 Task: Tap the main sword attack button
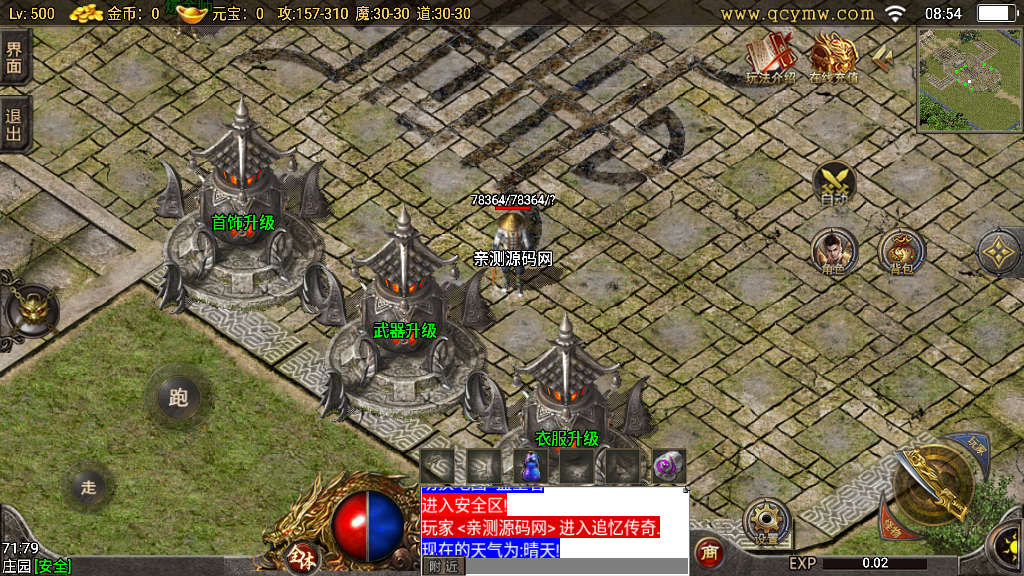(935, 485)
